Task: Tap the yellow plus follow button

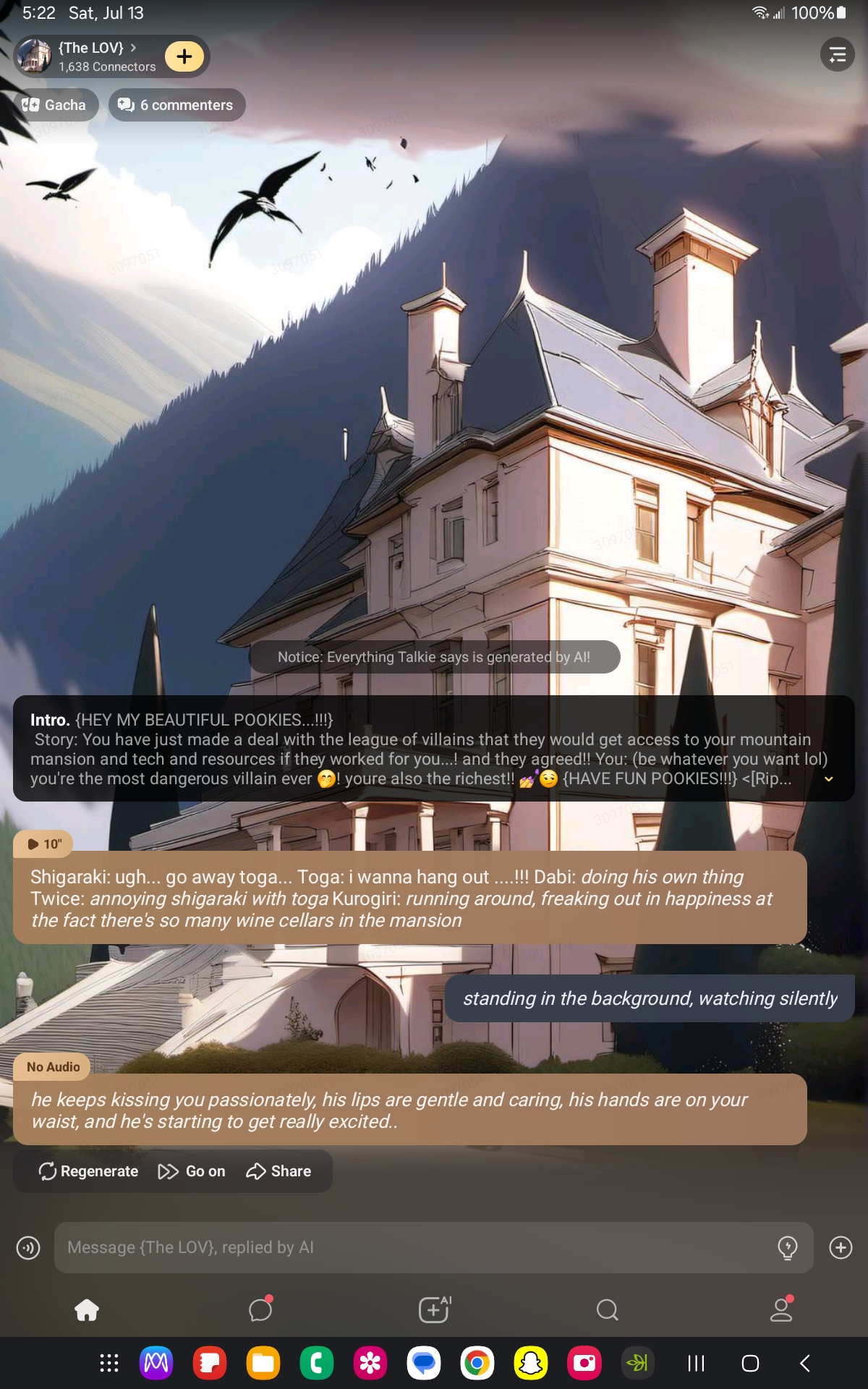Action: pyautogui.click(x=184, y=56)
